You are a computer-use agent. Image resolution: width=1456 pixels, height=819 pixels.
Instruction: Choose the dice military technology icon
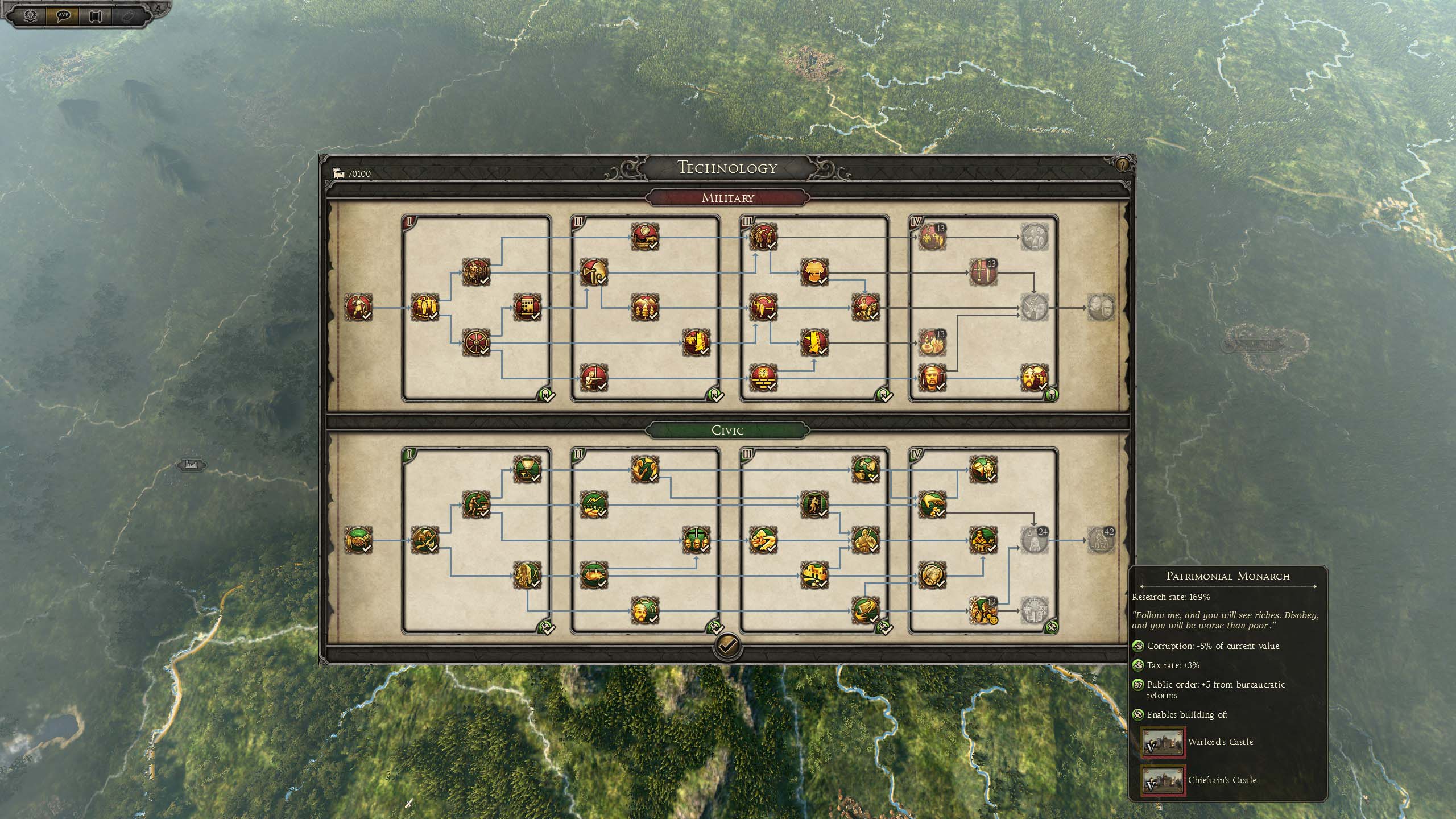pyautogui.click(x=527, y=308)
